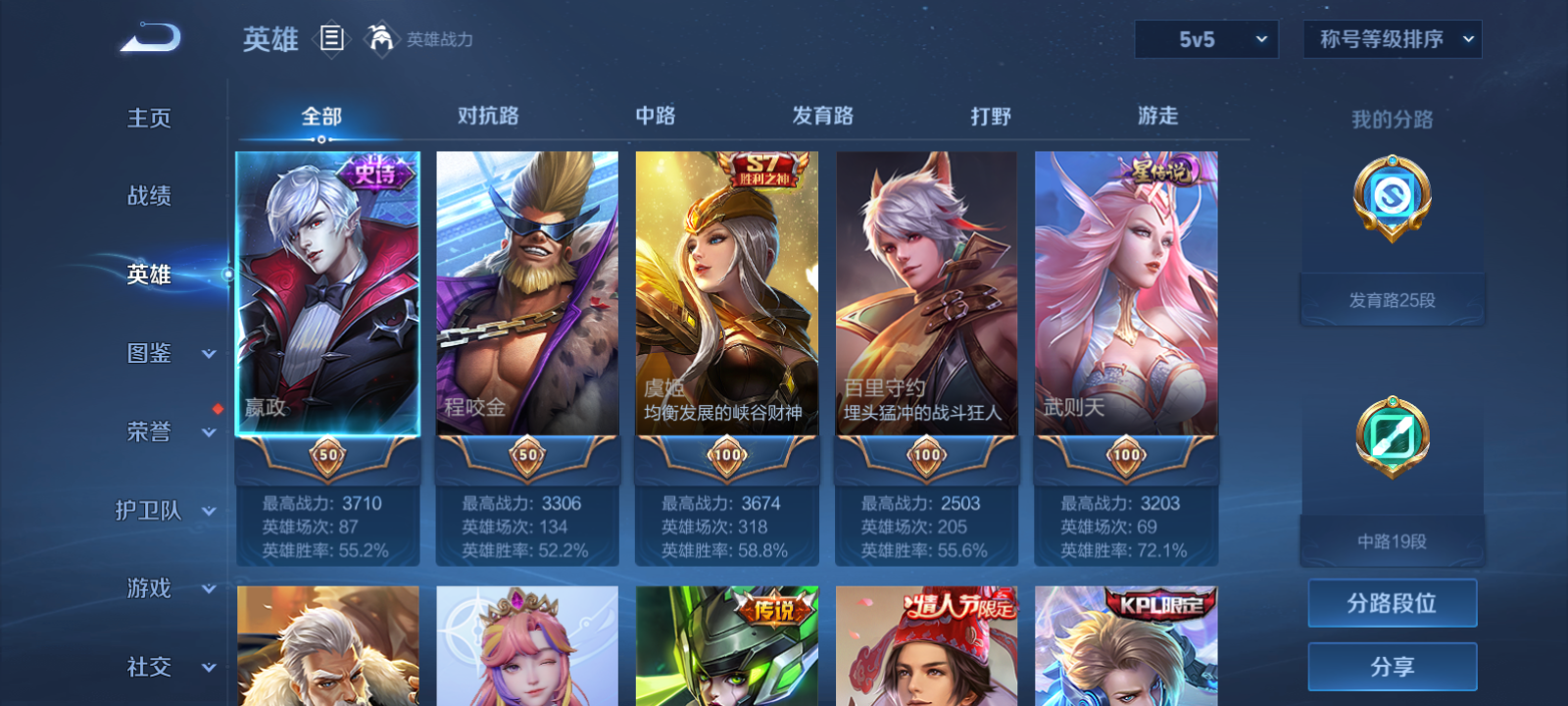Click the 分享 button
1568x706 pixels.
(1392, 665)
